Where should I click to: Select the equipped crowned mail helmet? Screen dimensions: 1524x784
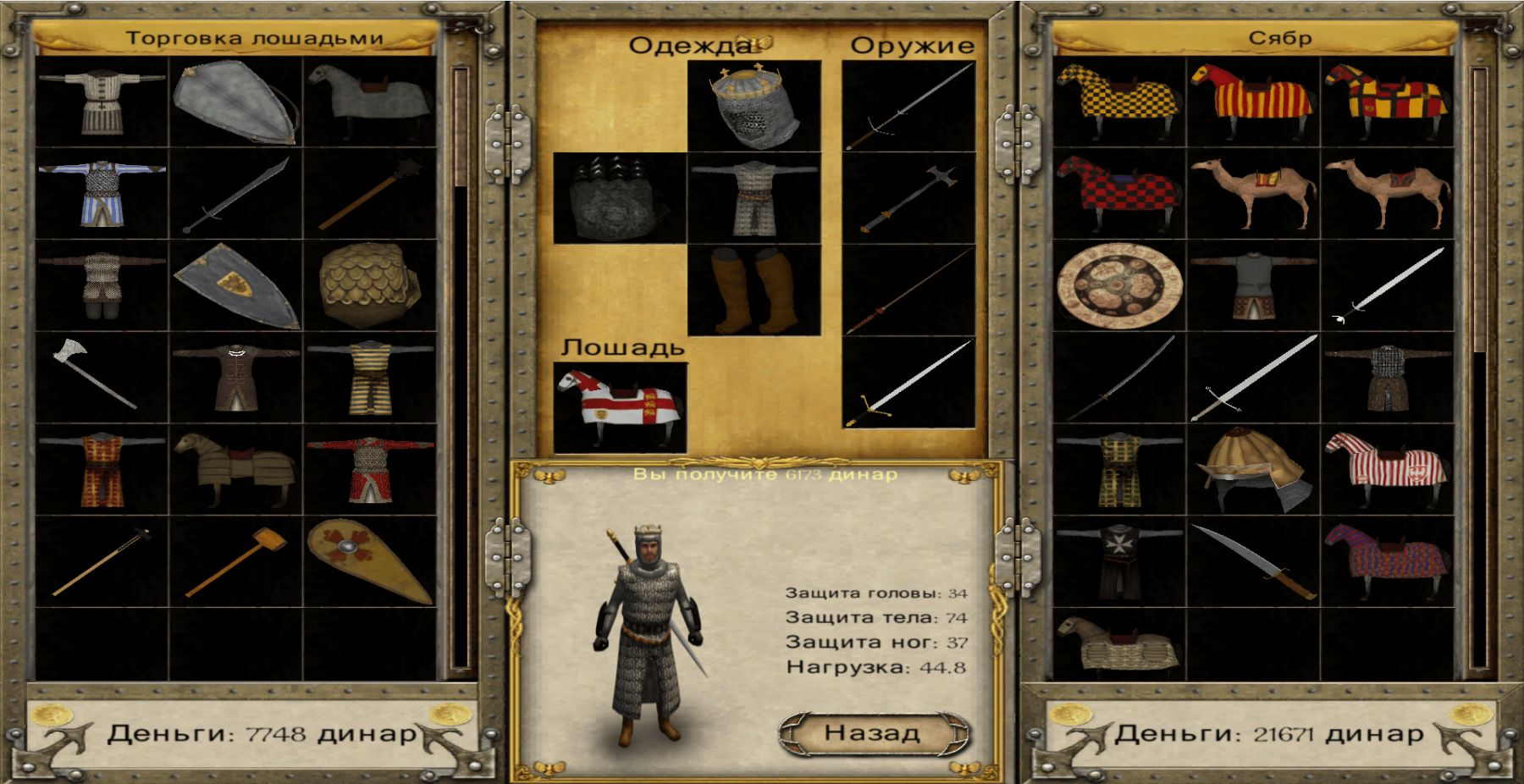pyautogui.click(x=754, y=105)
